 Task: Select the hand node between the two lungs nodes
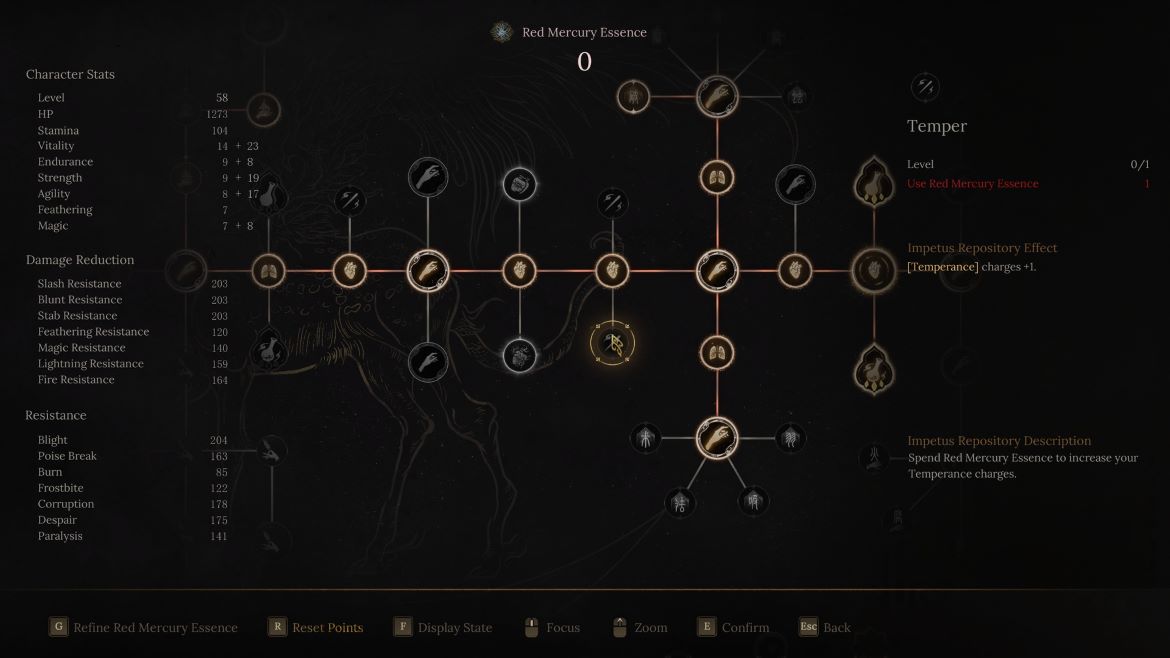[717, 270]
